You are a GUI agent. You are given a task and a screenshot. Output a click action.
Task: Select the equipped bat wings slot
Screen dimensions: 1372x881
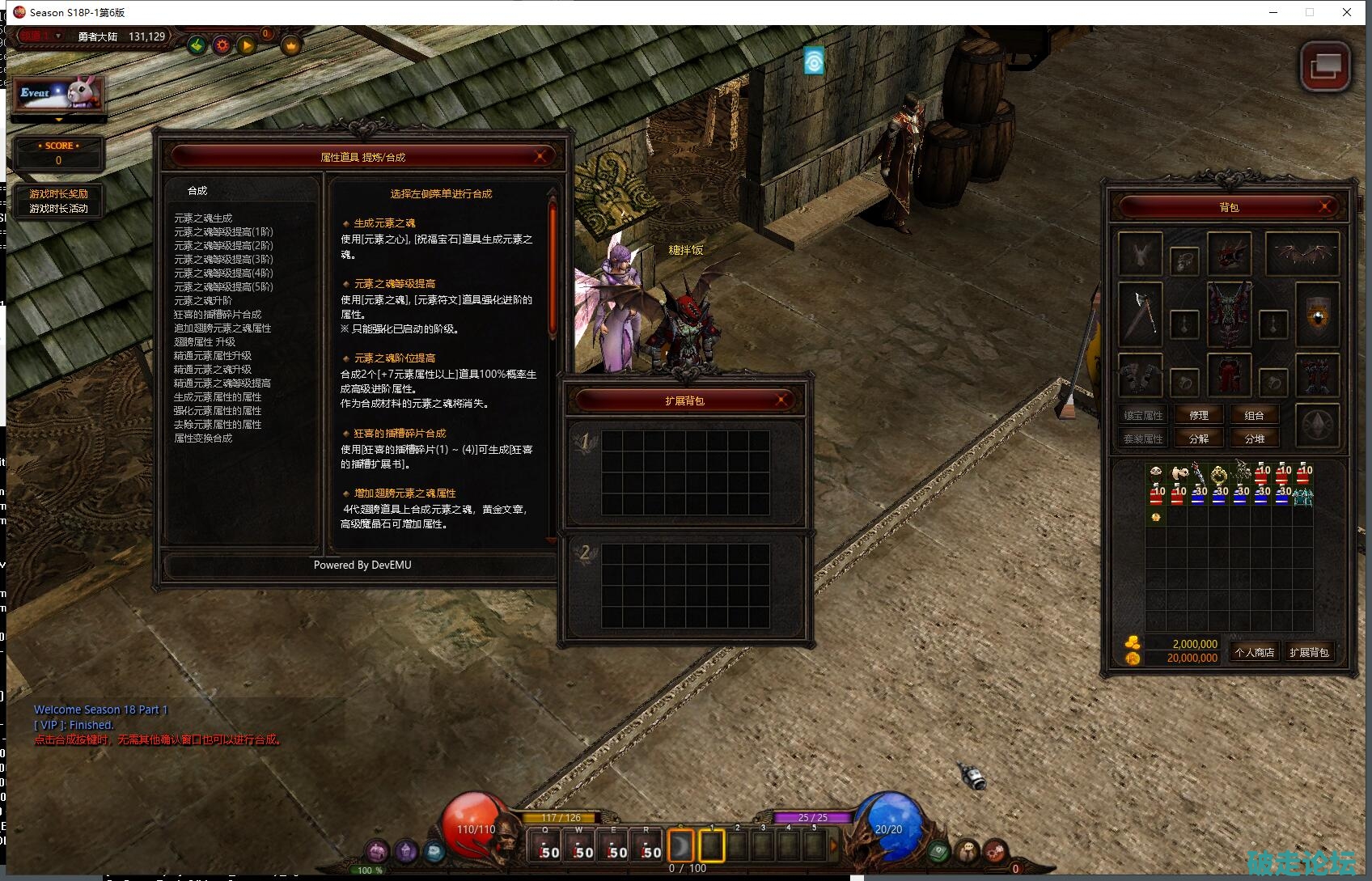click(x=1302, y=254)
